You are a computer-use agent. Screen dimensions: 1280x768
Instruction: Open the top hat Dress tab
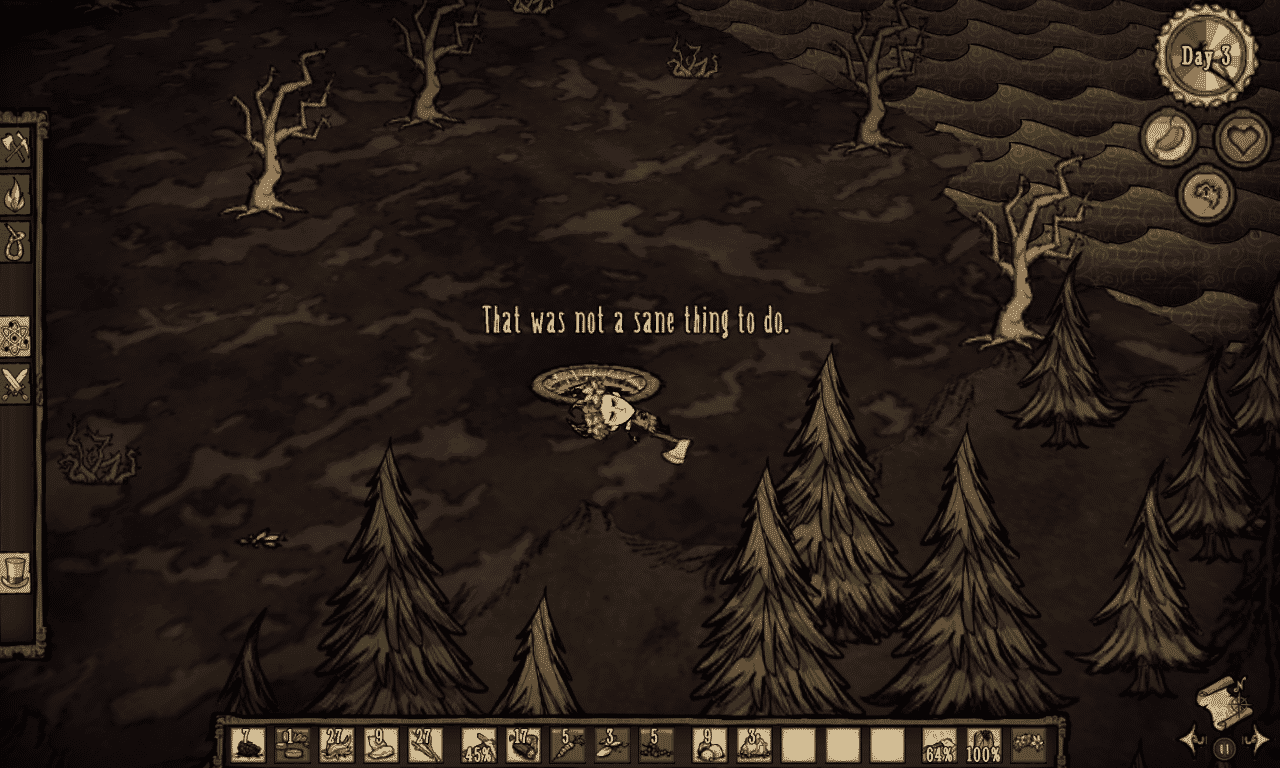16,572
